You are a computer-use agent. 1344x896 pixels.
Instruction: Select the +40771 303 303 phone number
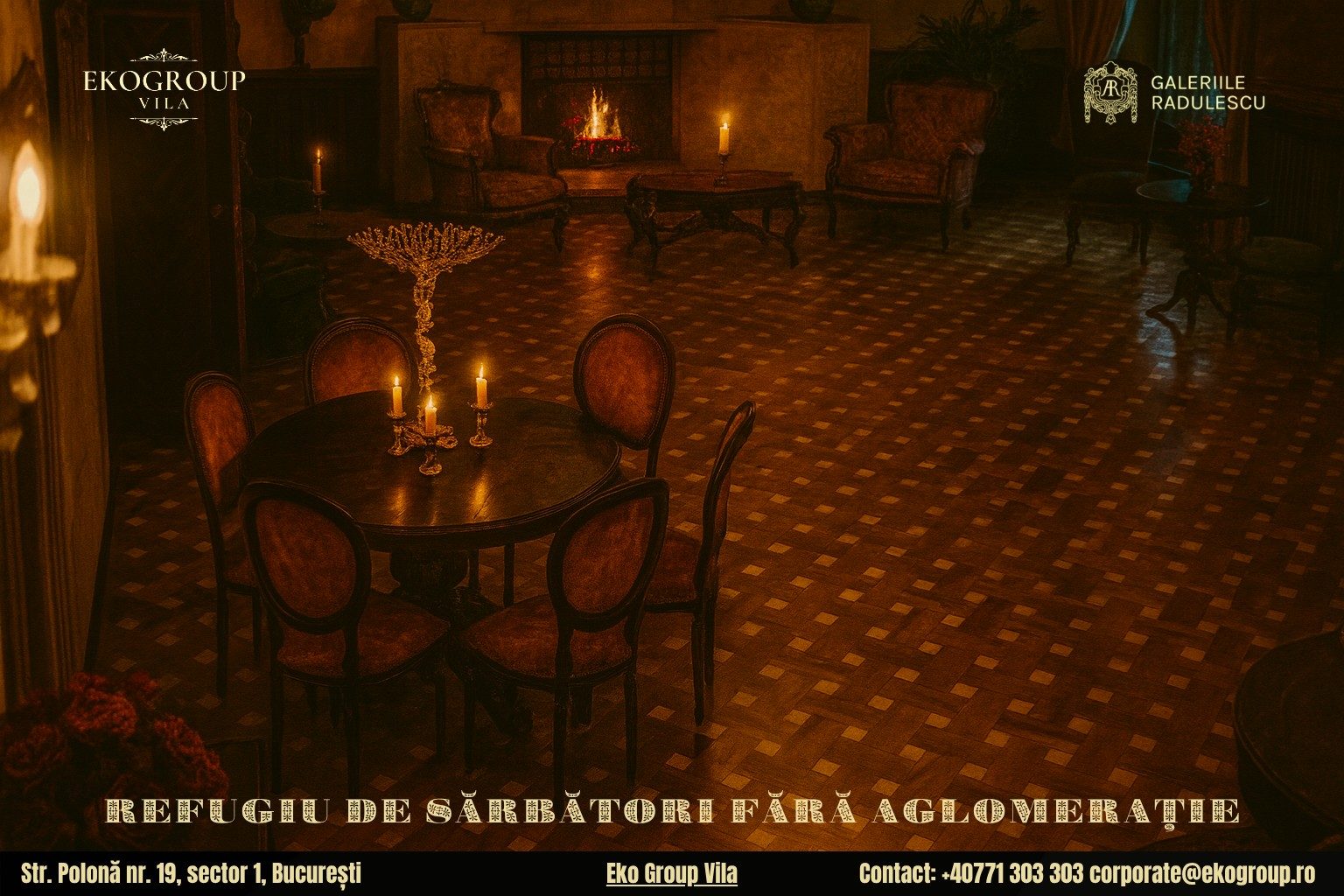coord(1012,873)
